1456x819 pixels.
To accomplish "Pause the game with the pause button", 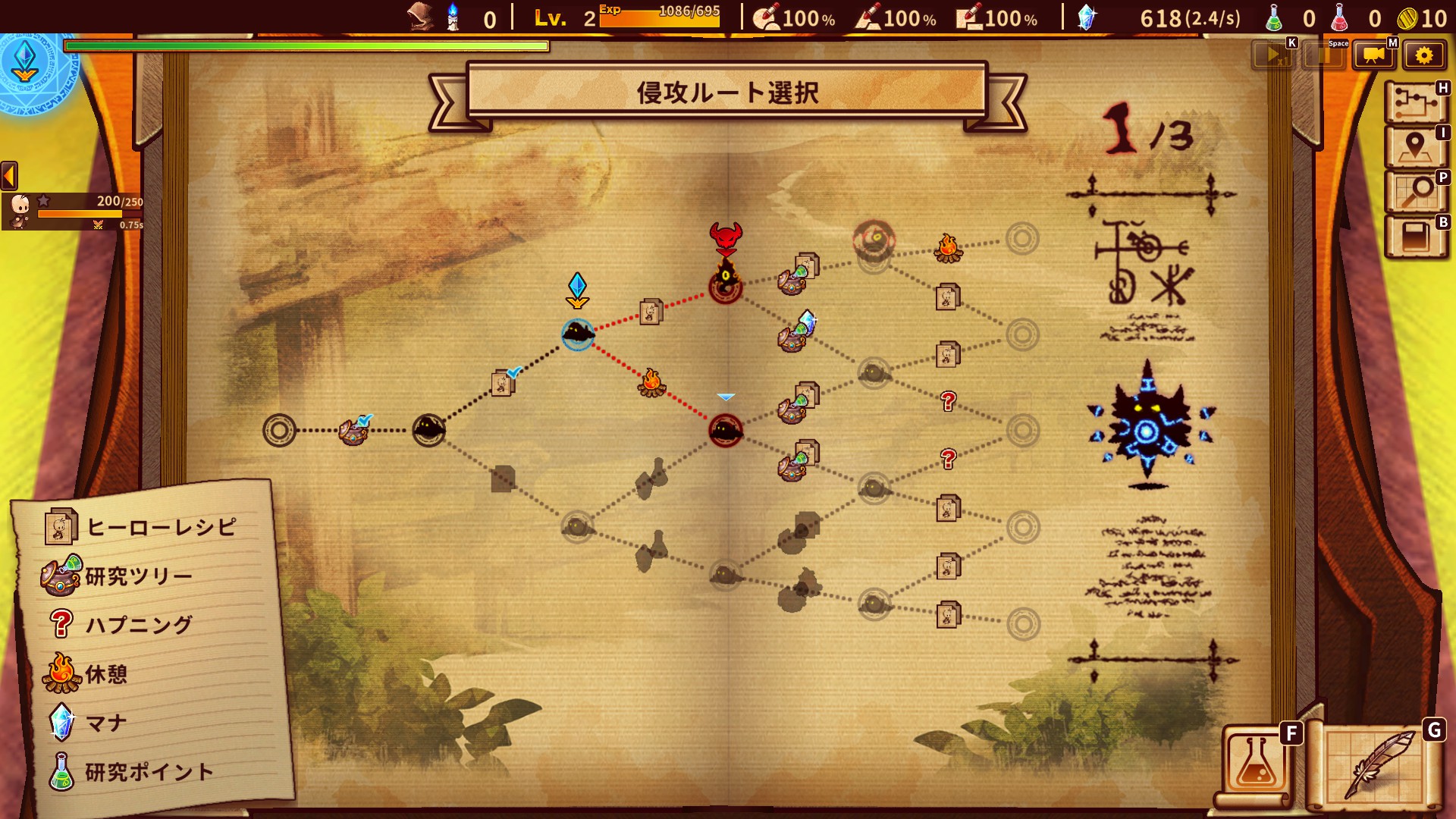I will point(1323,55).
